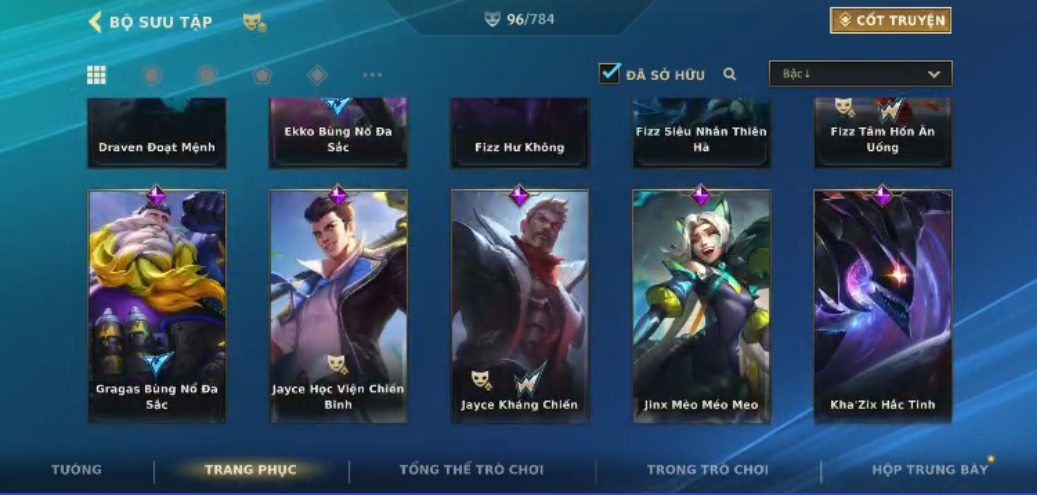Open the Bậc sort dropdown

tap(860, 74)
